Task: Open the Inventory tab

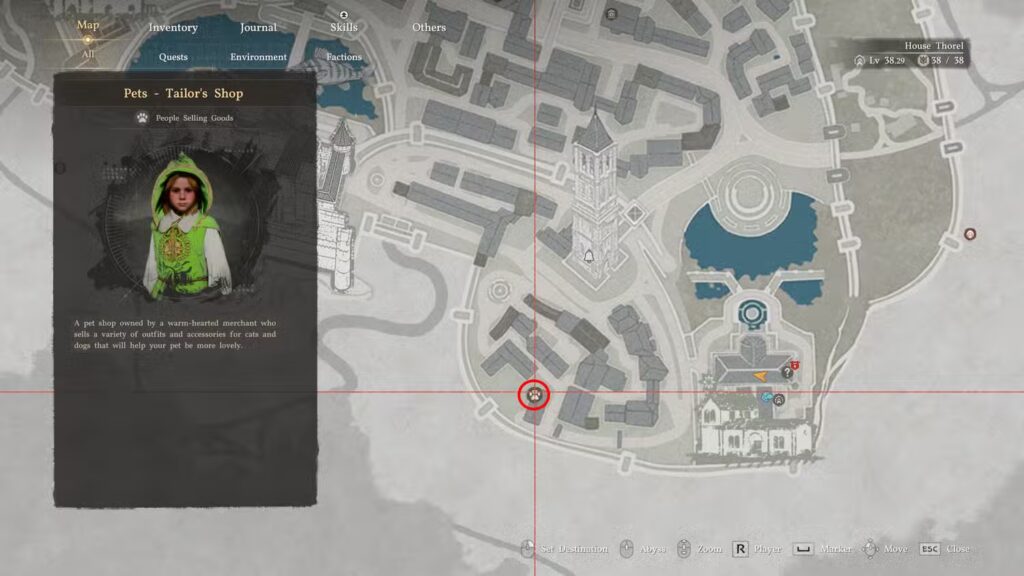Action: point(173,27)
